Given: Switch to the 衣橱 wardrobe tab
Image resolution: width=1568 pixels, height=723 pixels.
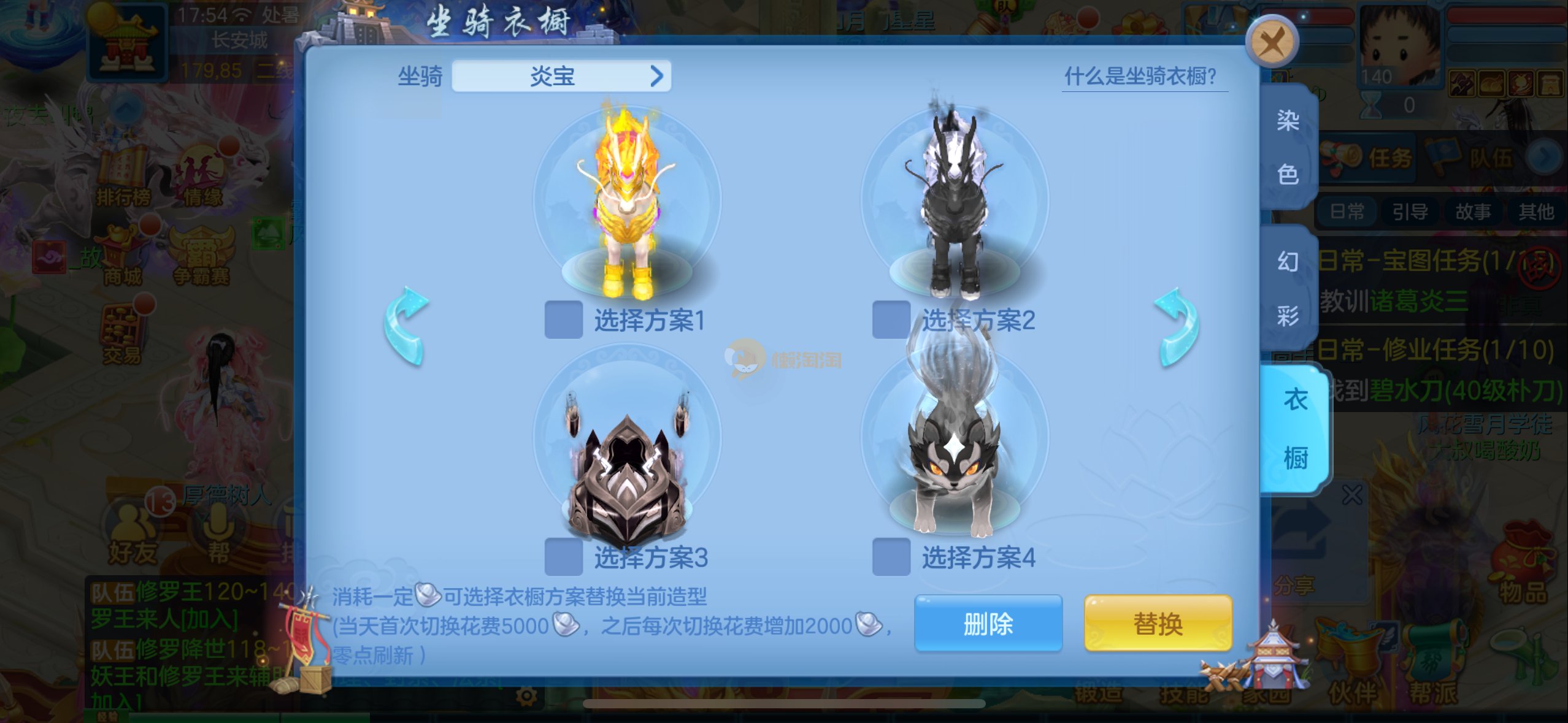Looking at the screenshot, I should tap(1294, 429).
